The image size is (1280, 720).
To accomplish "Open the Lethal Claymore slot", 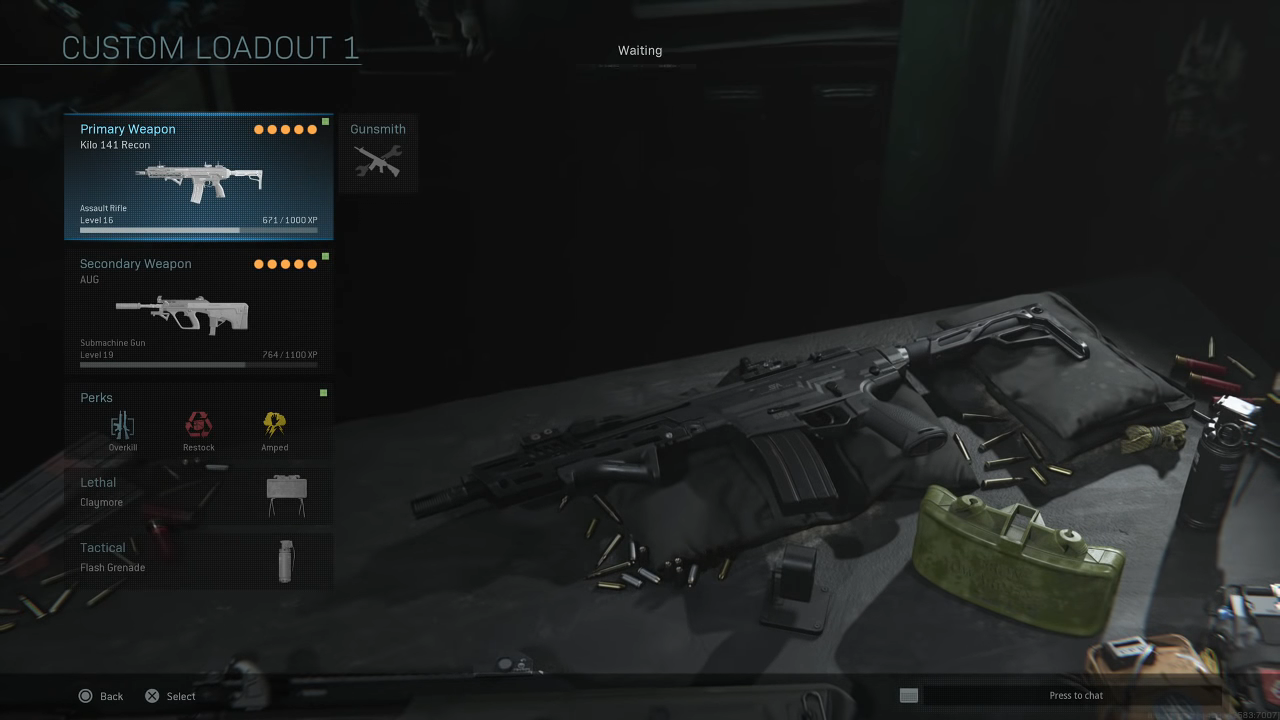I will pos(198,494).
